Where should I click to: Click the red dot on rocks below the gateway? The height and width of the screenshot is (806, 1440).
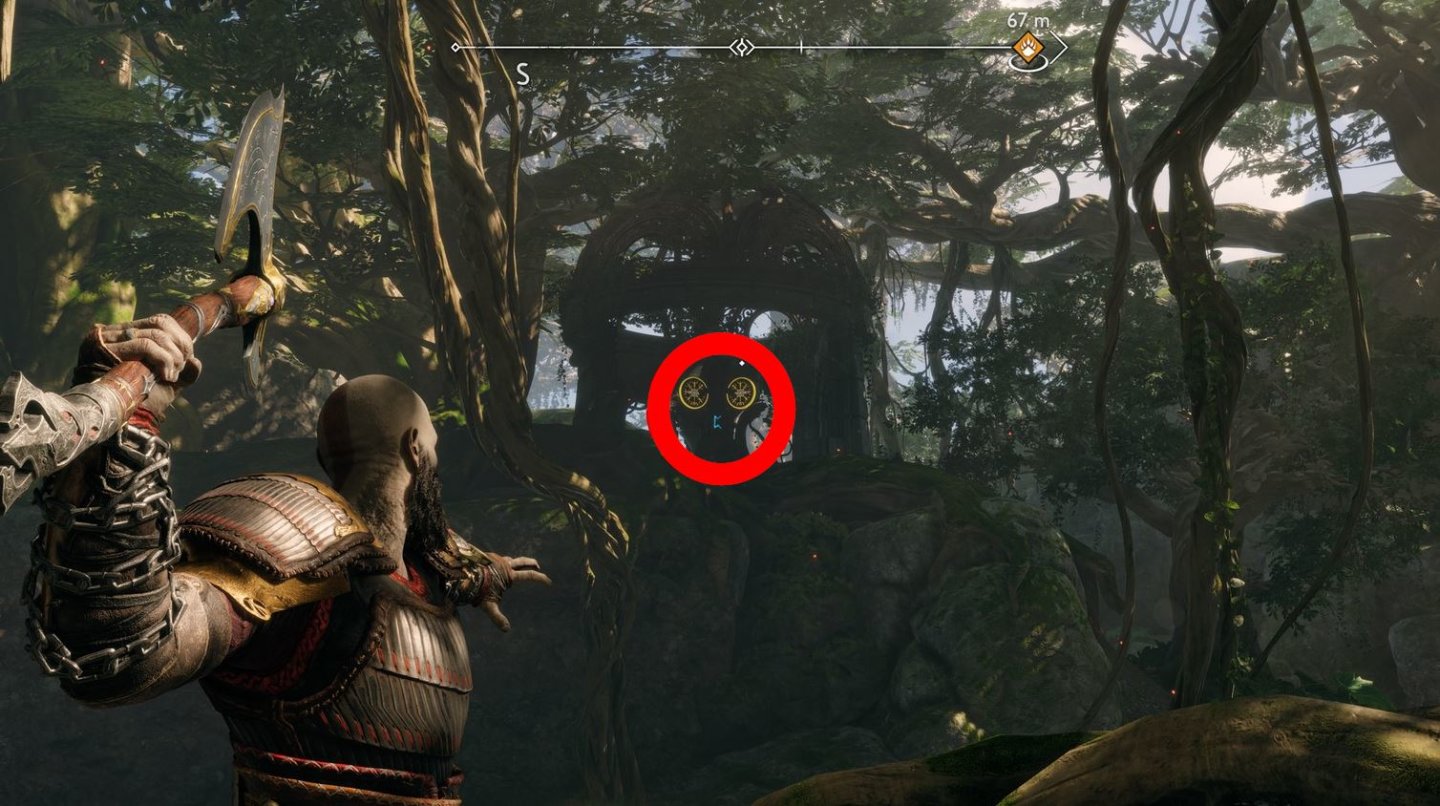[x=814, y=556]
